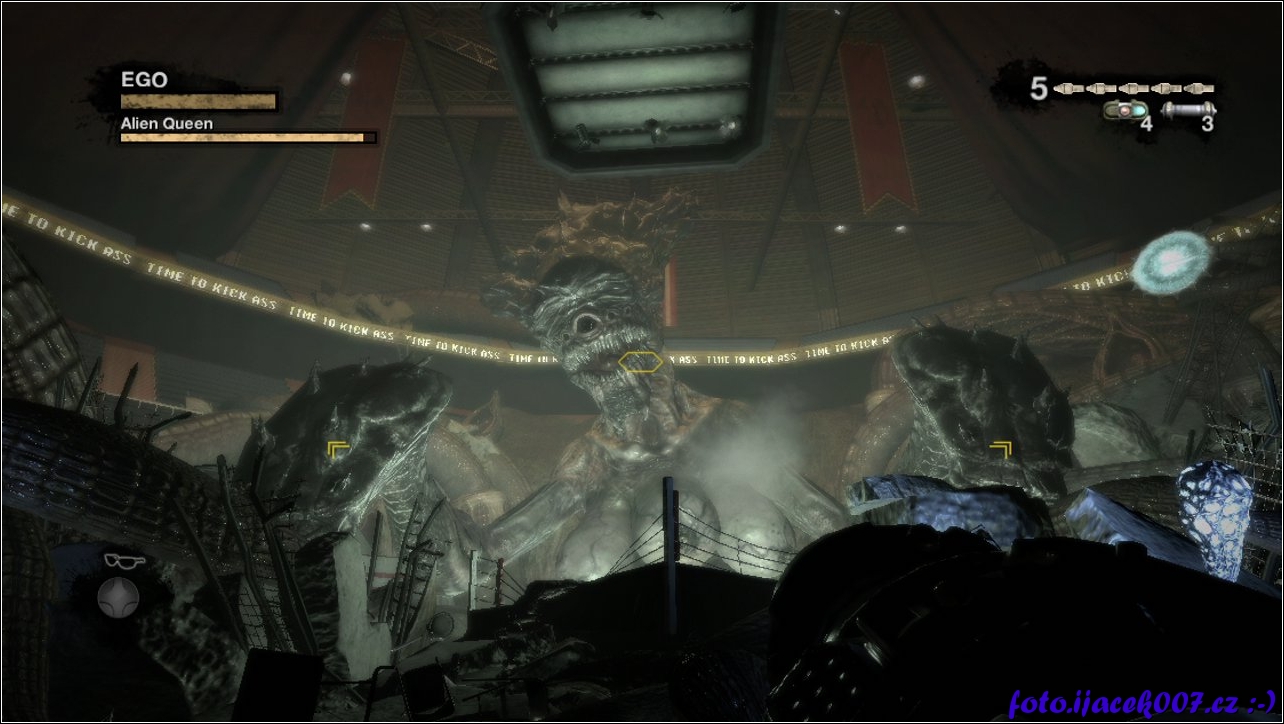Activate the Duke Vision sunglasses icon

pyautogui.click(x=124, y=560)
